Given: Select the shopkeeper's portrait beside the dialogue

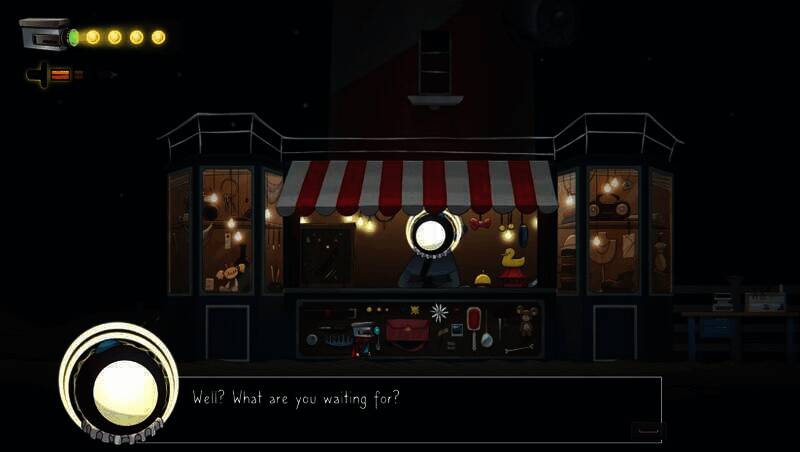Looking at the screenshot, I should [x=118, y=385].
